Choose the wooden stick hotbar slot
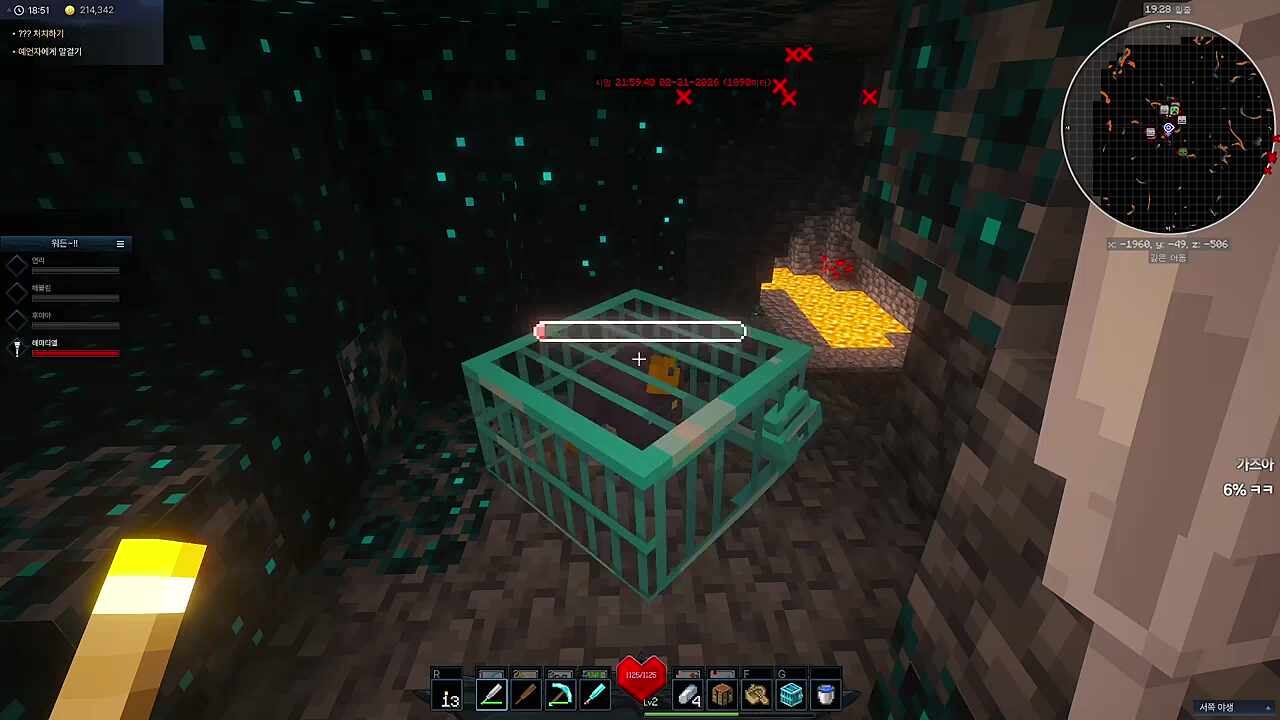1280x720 pixels. (526, 694)
